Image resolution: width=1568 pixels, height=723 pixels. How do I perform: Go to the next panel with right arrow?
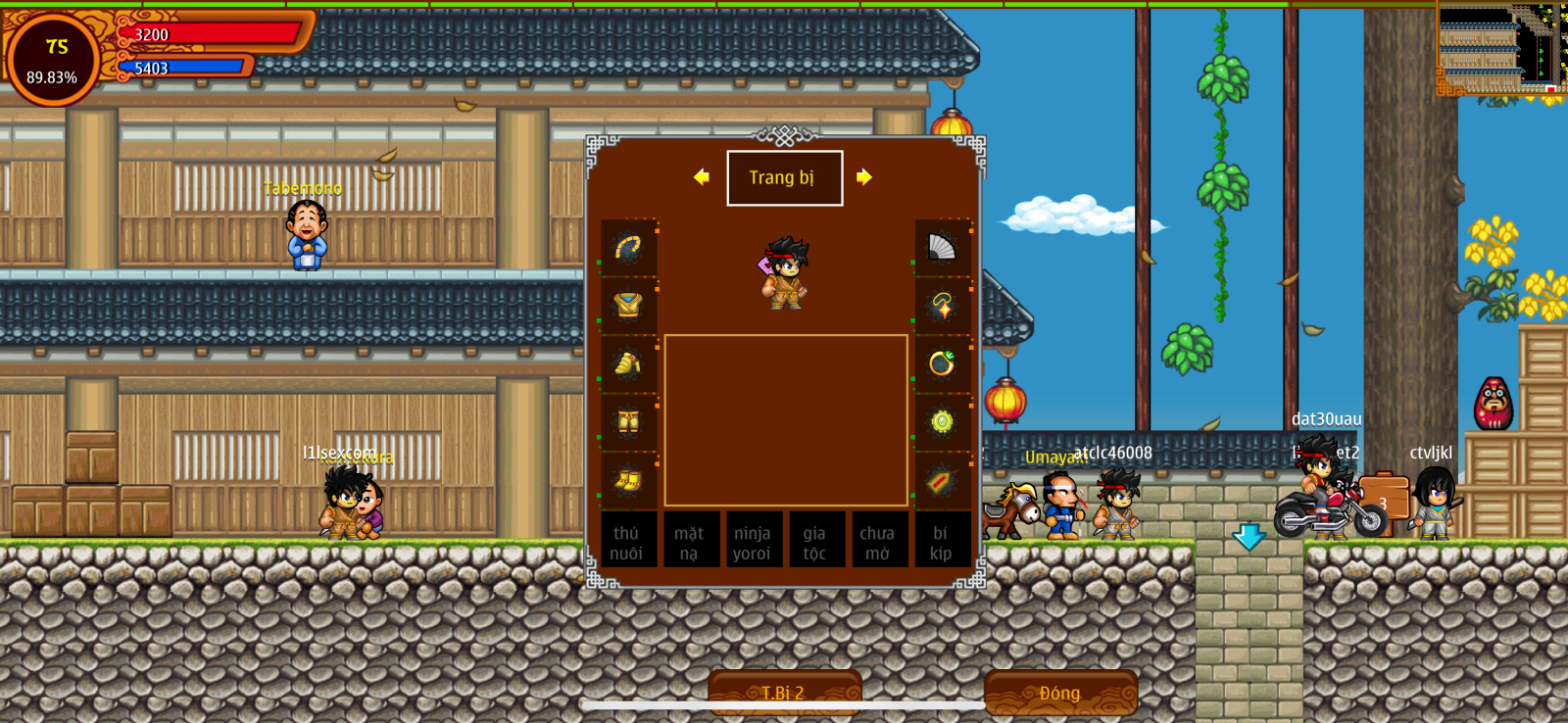(x=863, y=177)
